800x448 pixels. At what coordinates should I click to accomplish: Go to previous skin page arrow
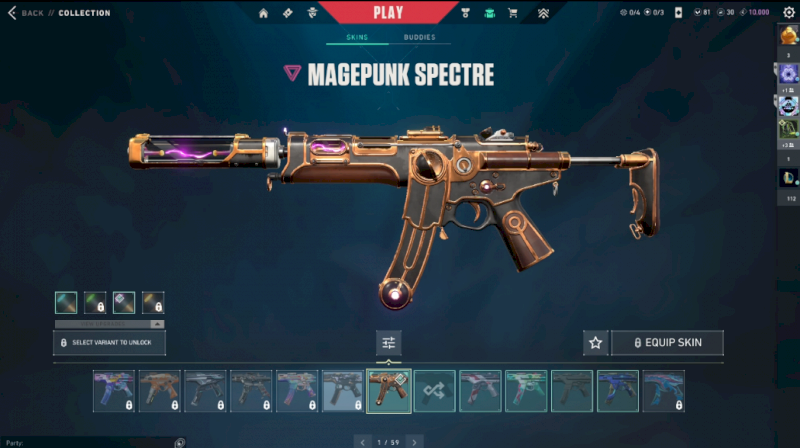[x=362, y=441]
